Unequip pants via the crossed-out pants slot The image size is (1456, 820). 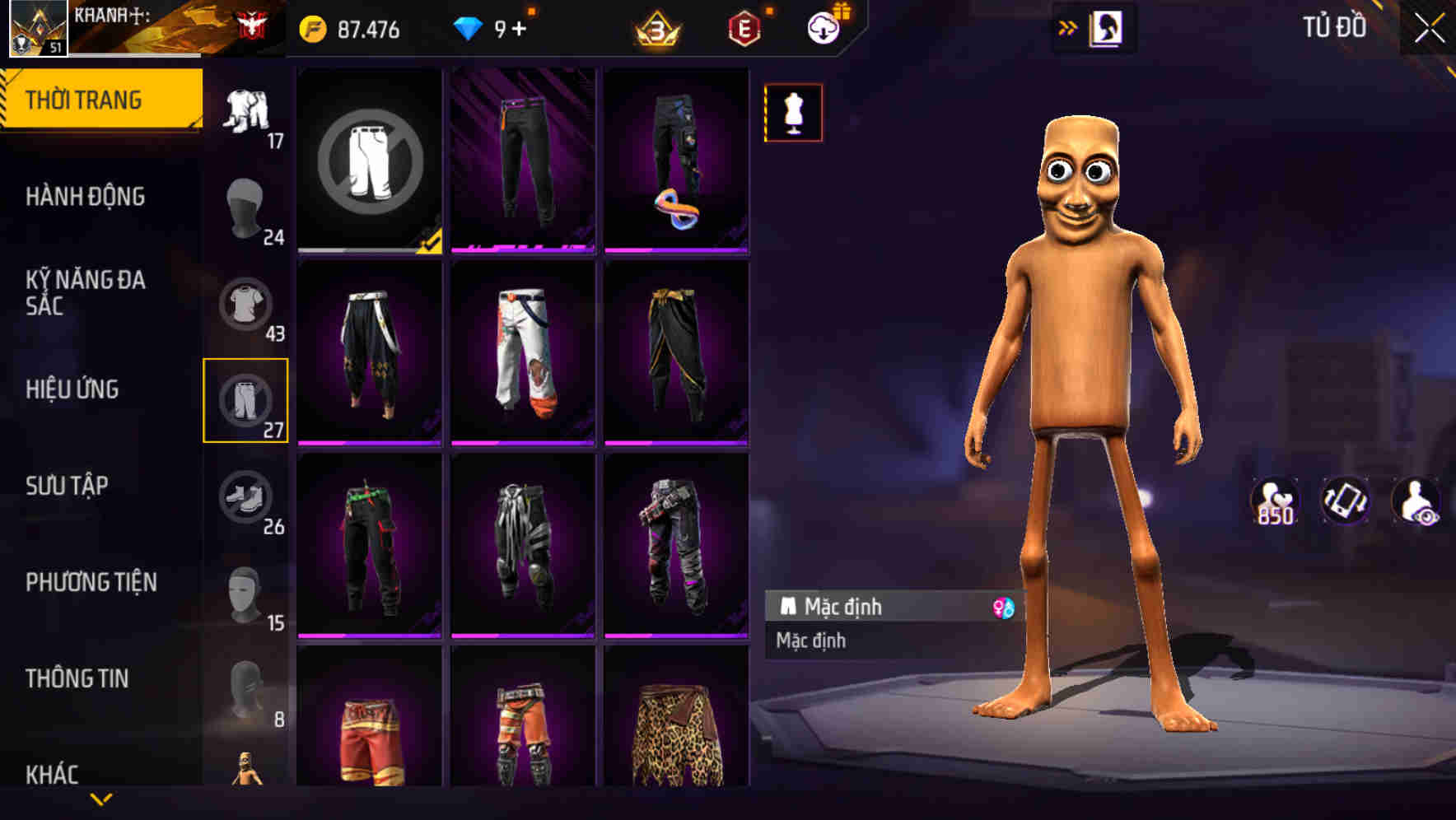click(x=370, y=161)
